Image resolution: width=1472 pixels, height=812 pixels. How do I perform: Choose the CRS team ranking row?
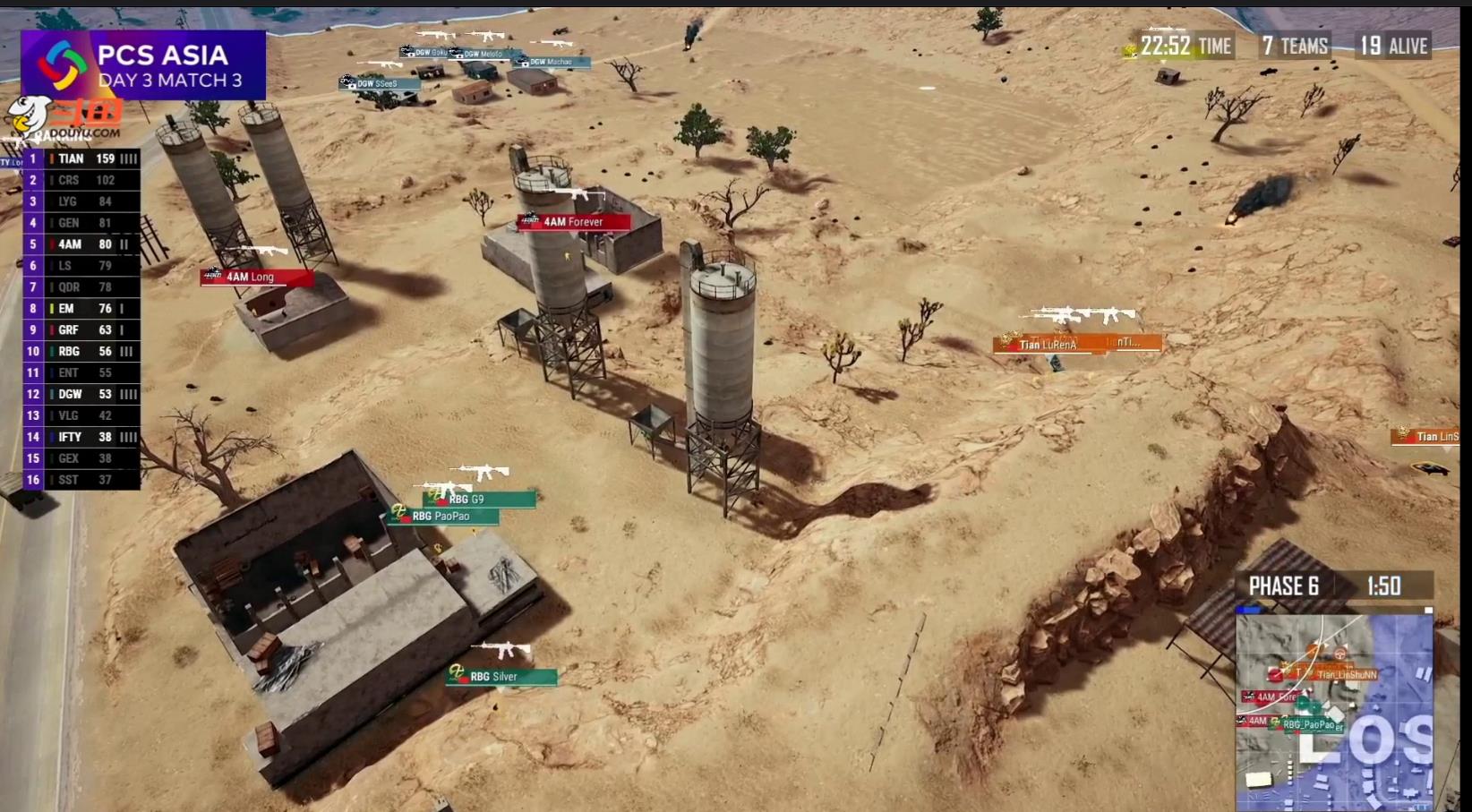click(81, 180)
